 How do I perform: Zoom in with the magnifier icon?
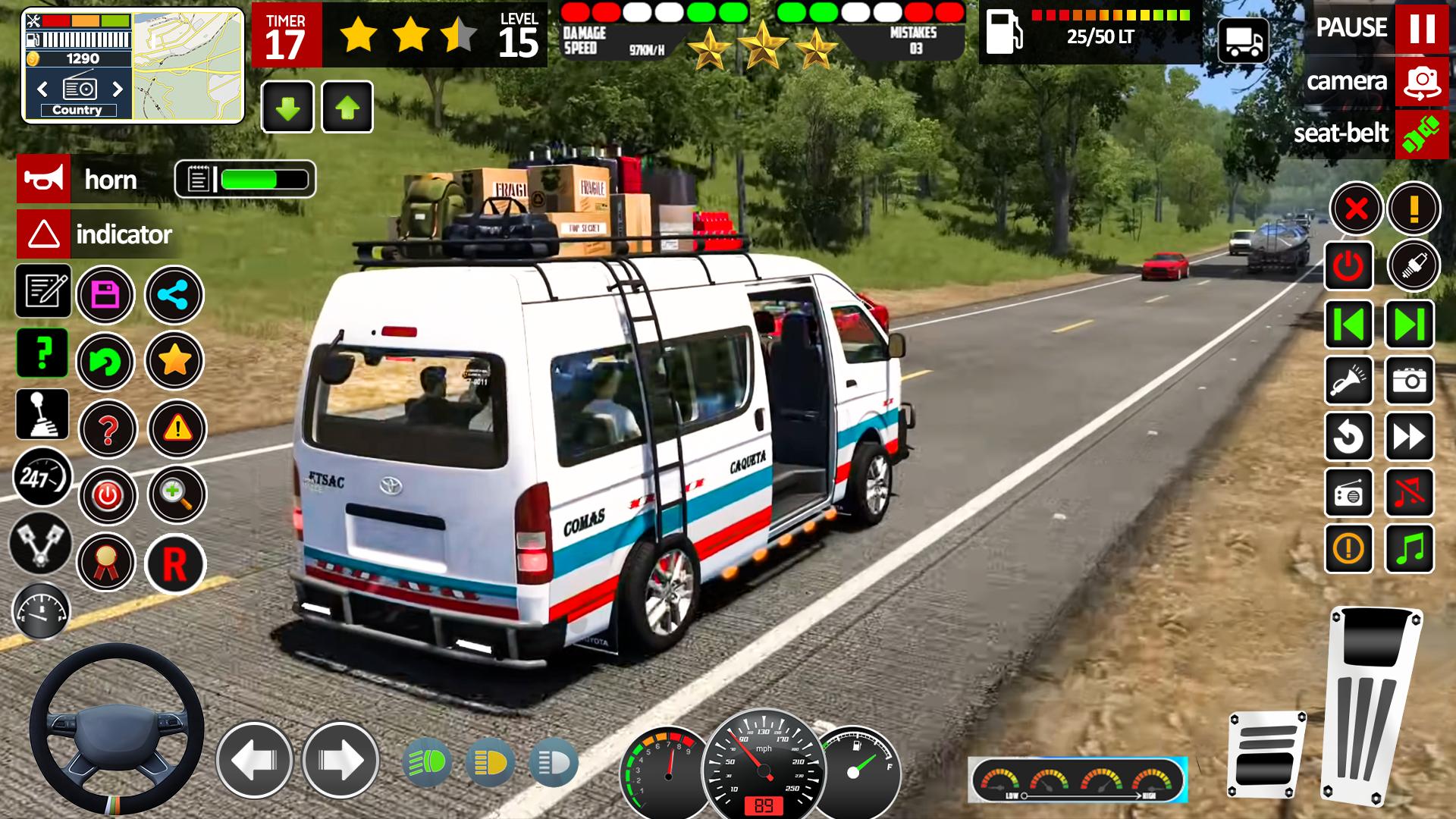coord(176,495)
